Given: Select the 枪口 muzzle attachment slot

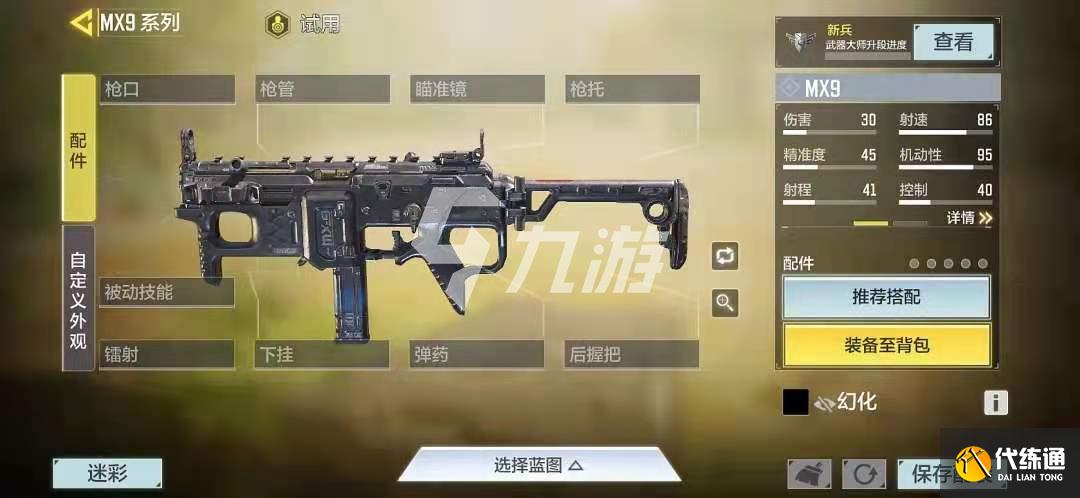Looking at the screenshot, I should [167, 89].
